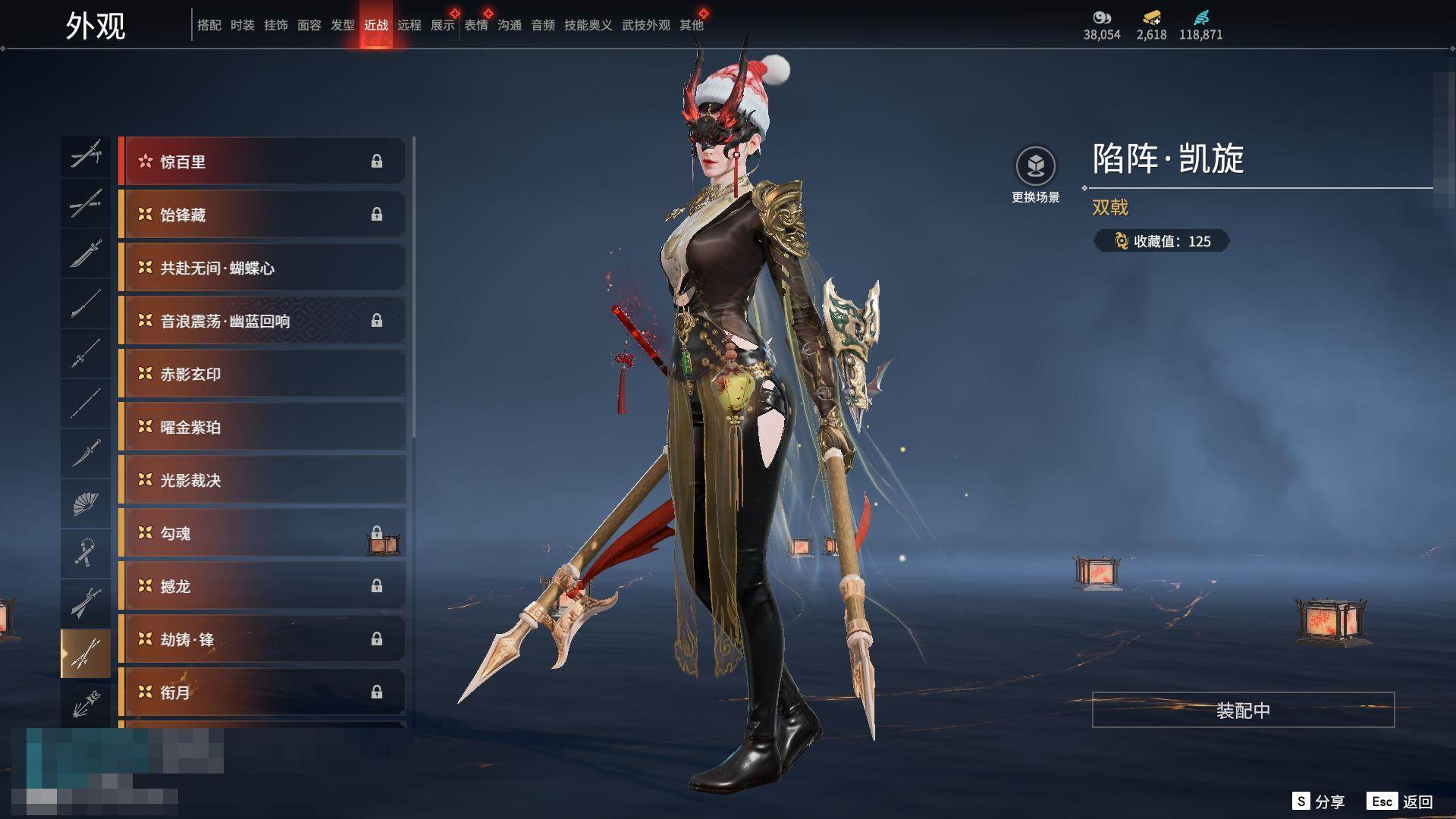1456x819 pixels.
Task: Choose the 共赴无间·蝴蝶心 skin
Action: [262, 268]
